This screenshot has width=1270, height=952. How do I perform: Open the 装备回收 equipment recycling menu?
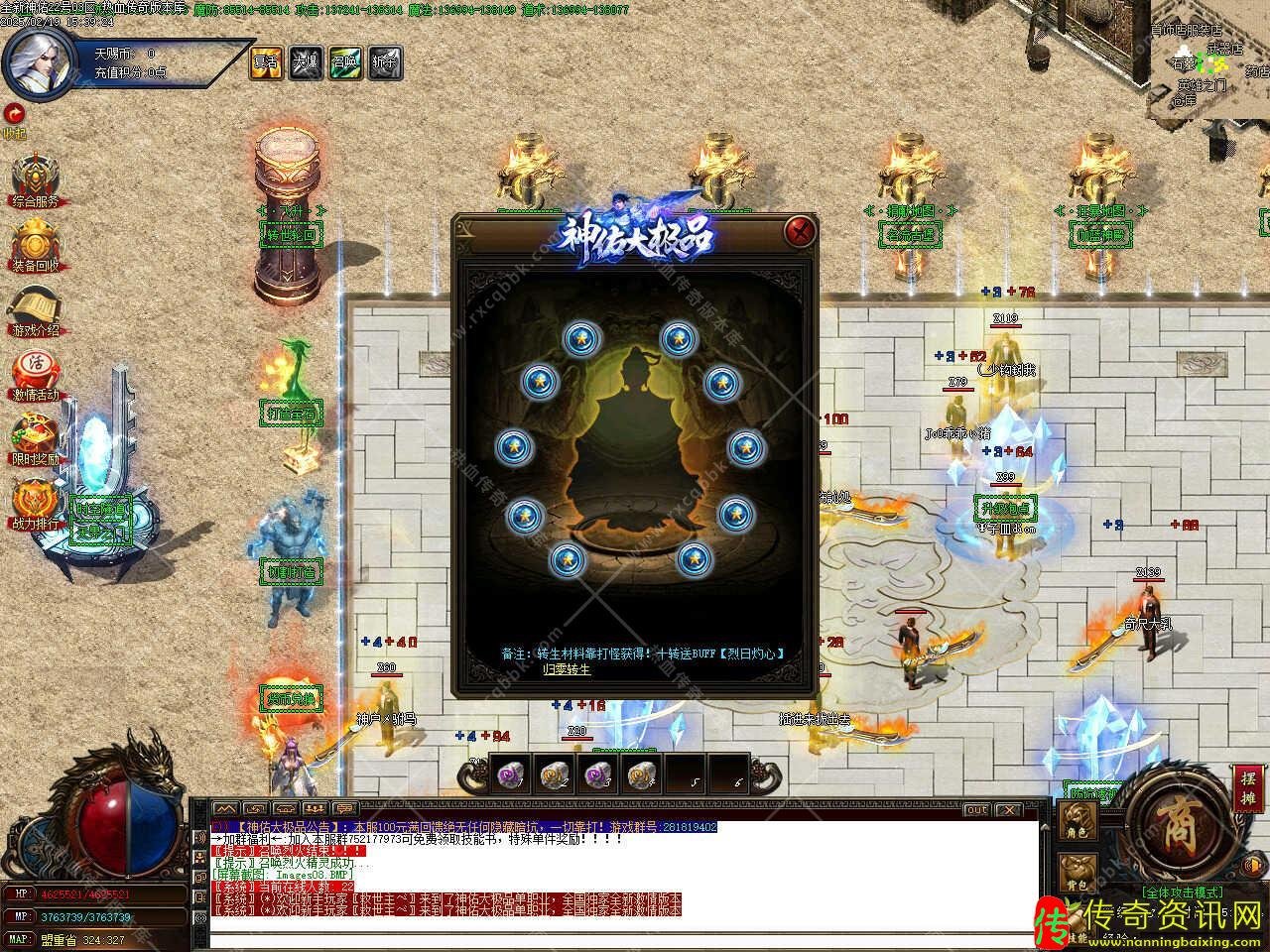(x=35, y=245)
